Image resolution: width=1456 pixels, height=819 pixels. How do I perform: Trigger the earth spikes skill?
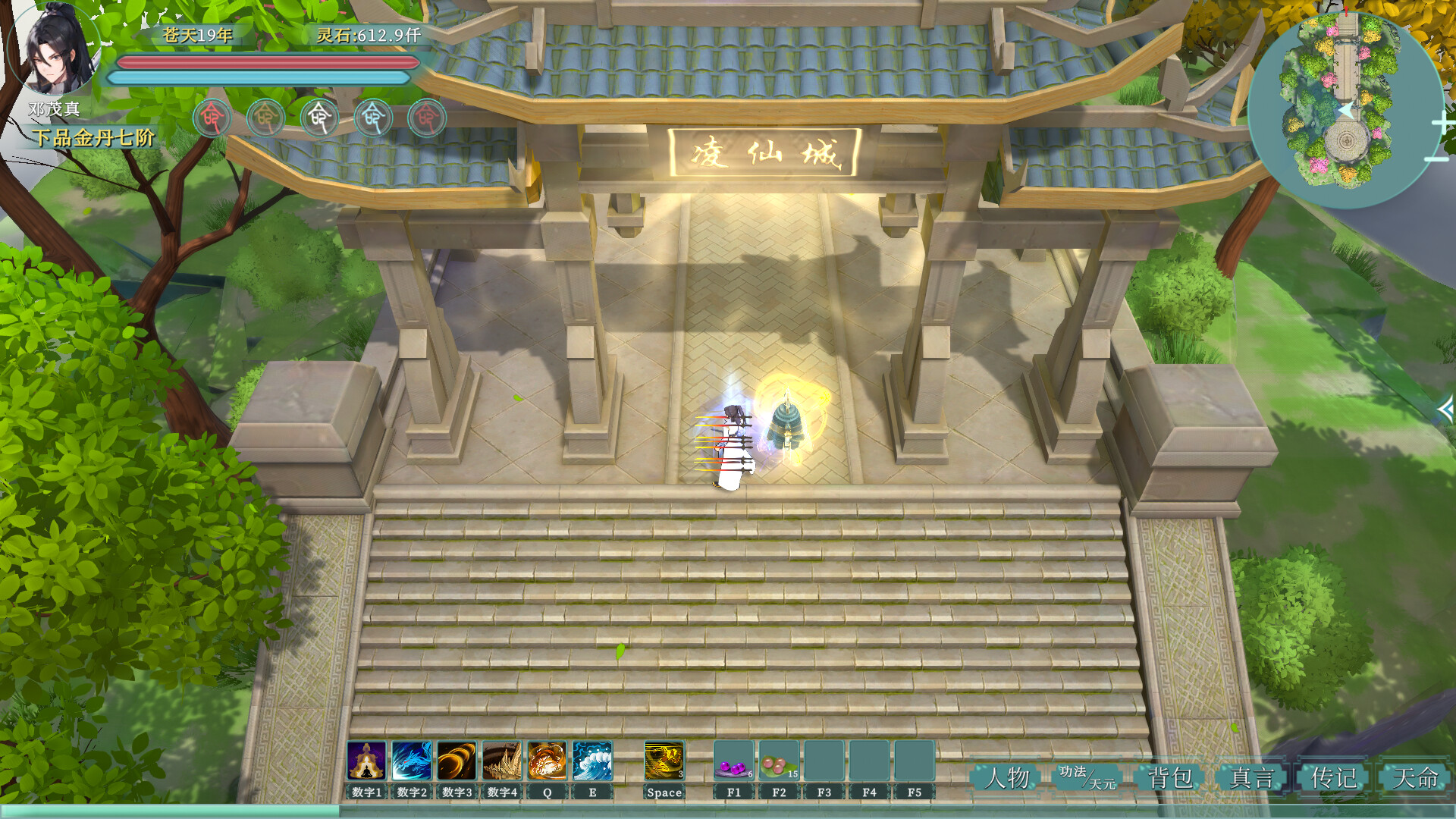click(x=502, y=761)
